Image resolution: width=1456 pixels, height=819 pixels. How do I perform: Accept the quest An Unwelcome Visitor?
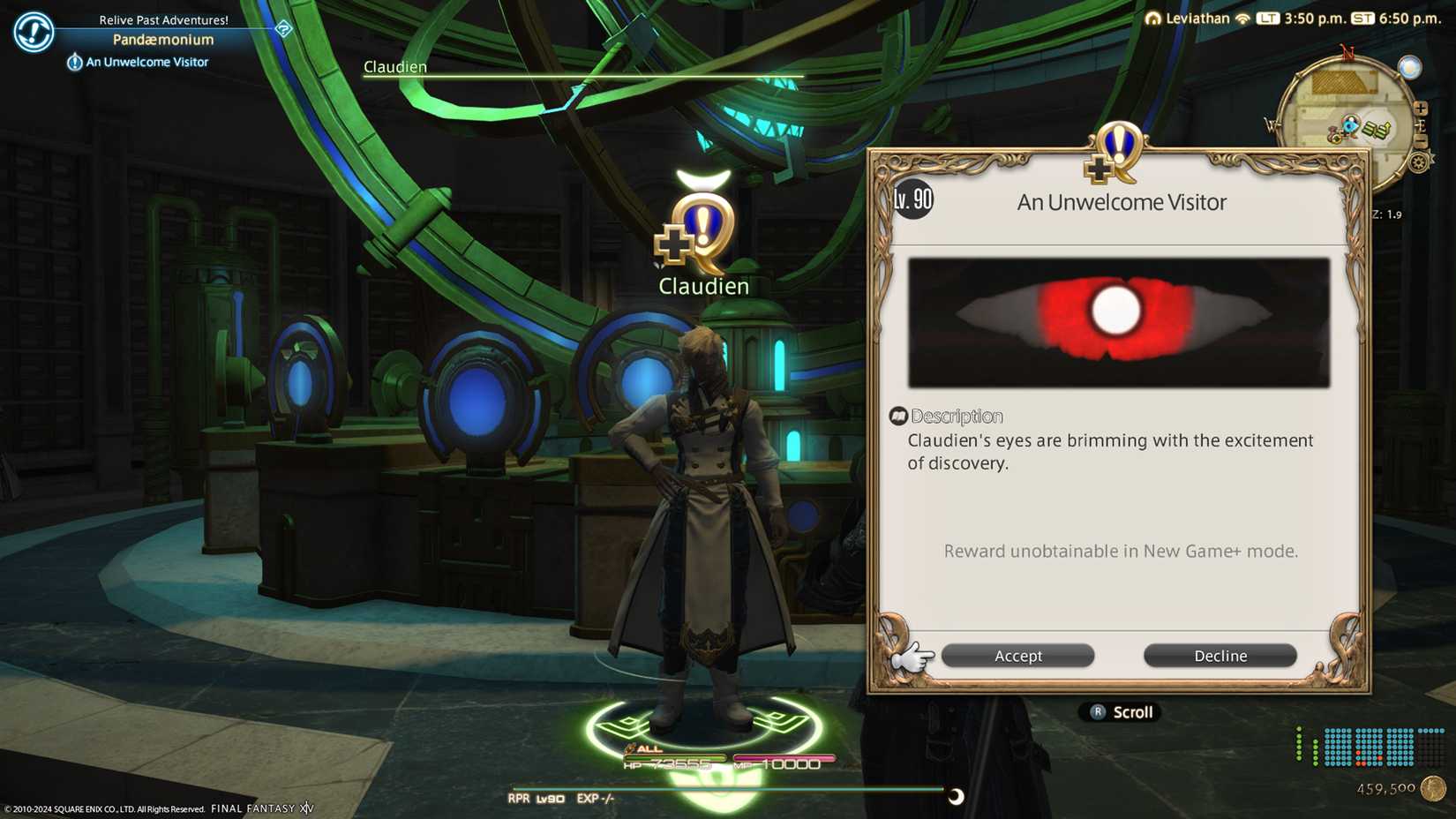1017,655
